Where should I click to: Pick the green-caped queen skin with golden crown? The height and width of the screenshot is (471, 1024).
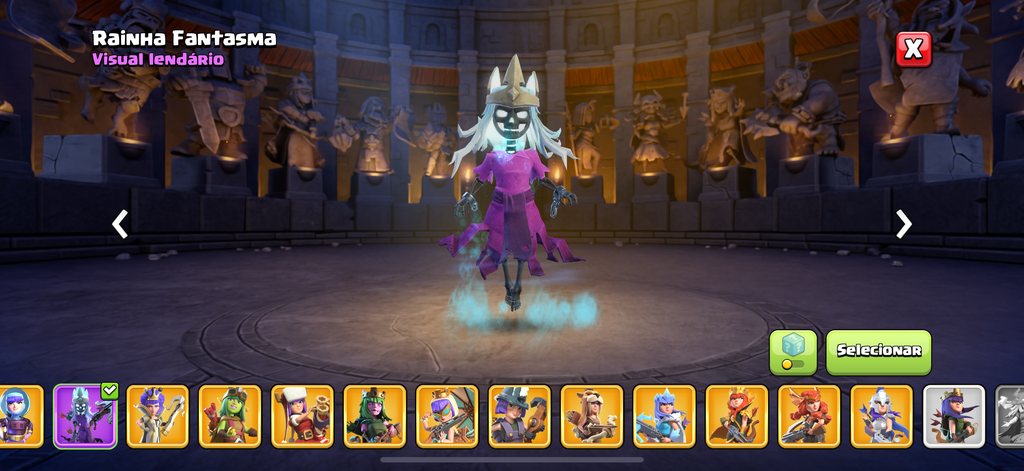pyautogui.click(x=736, y=415)
